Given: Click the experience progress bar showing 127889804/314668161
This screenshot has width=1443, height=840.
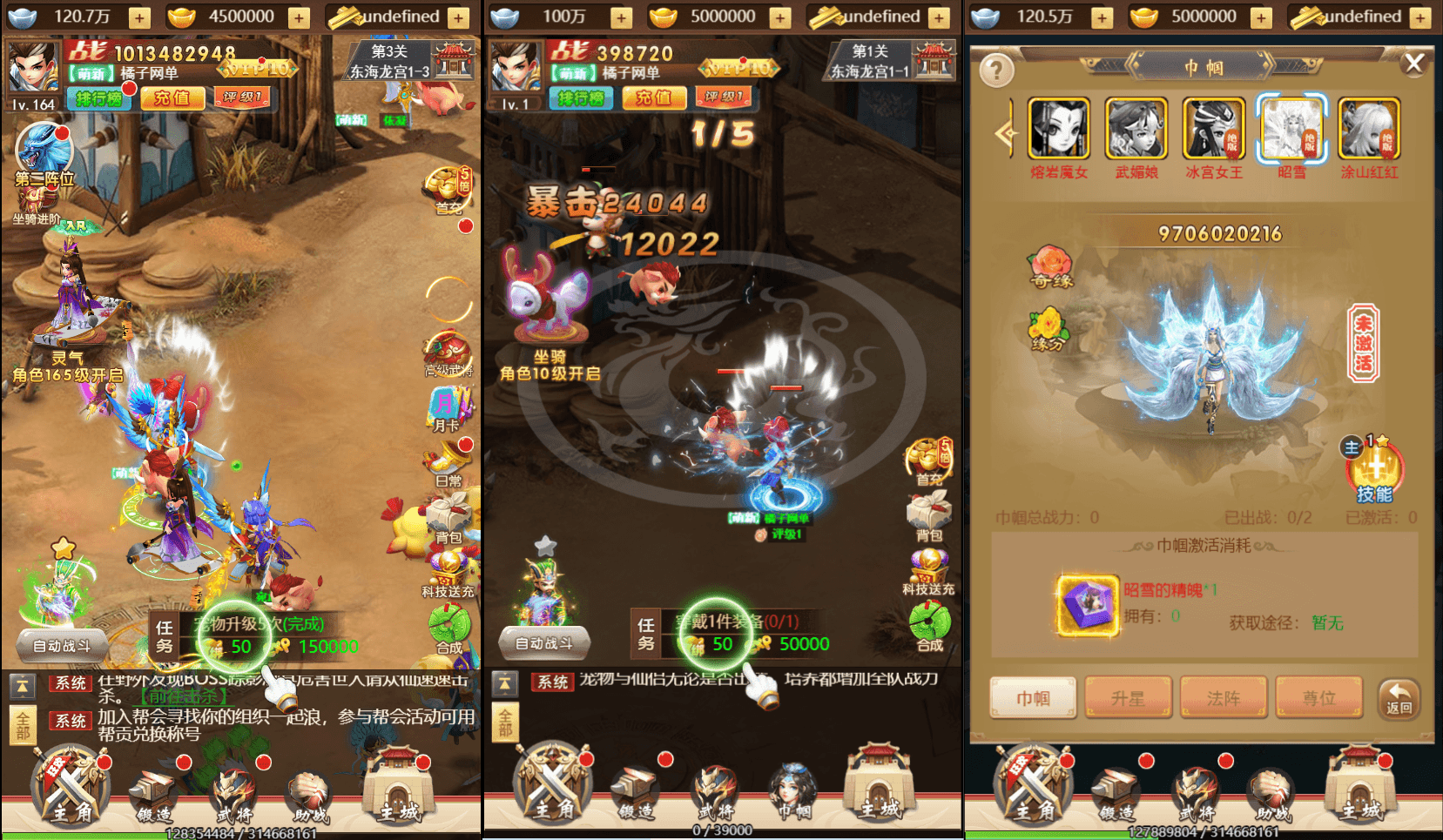Looking at the screenshot, I should (1202, 832).
